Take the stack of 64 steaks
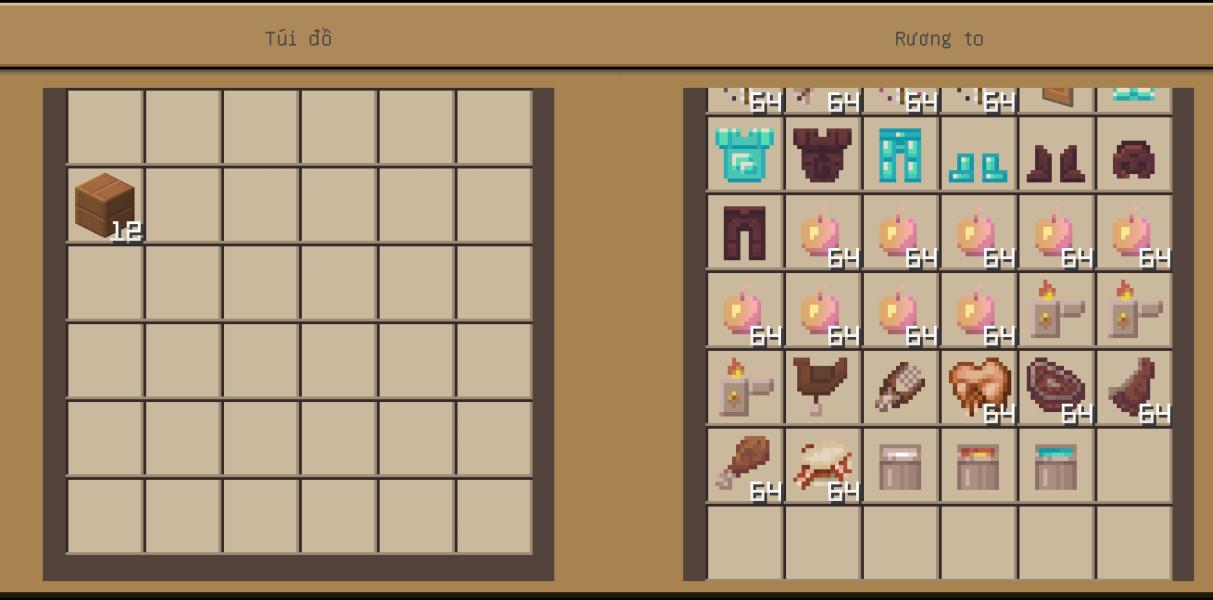1213x600 pixels. 1055,387
